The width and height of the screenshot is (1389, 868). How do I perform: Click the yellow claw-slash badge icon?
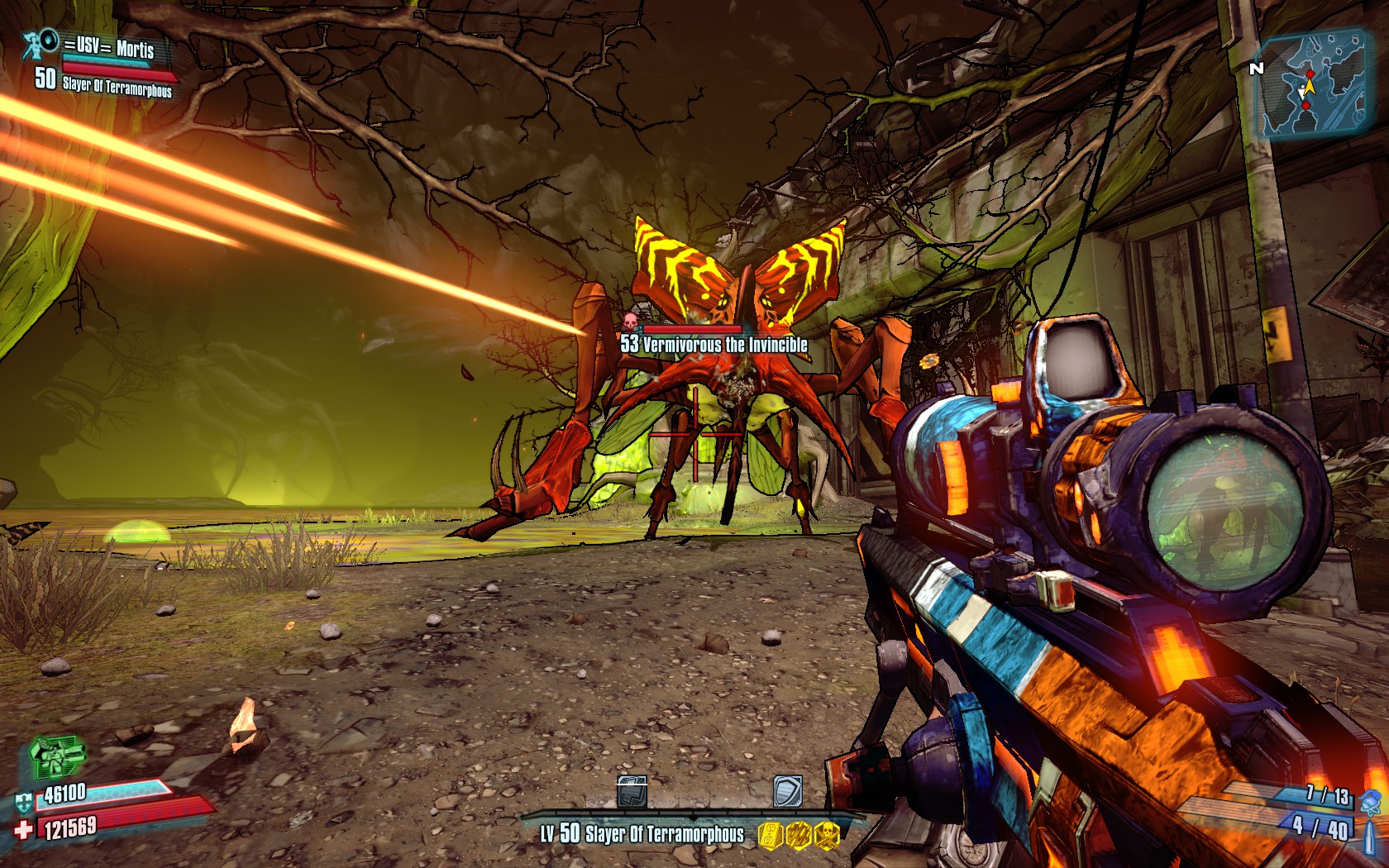pos(799,835)
